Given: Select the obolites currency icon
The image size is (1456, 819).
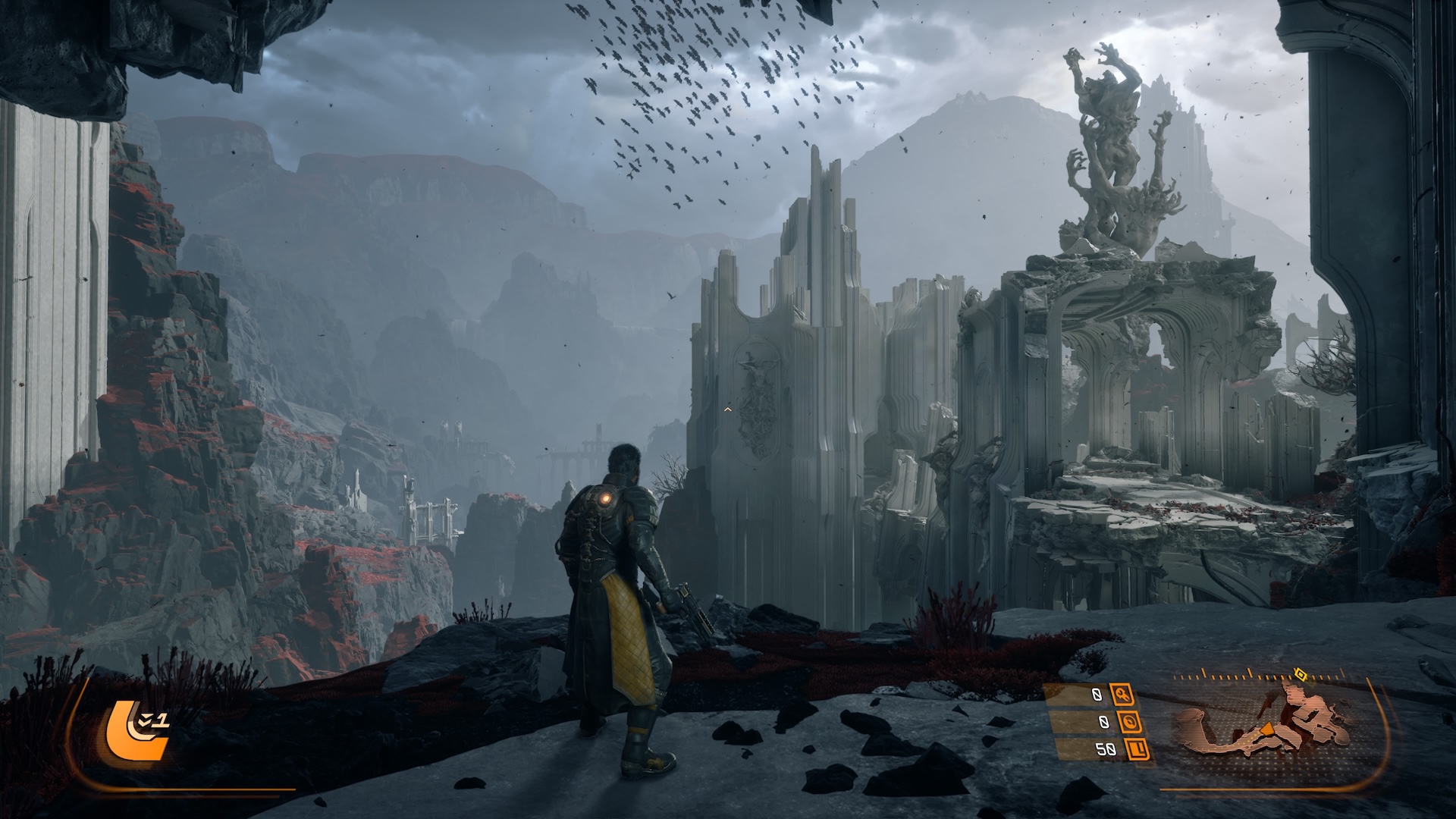Looking at the screenshot, I should (1137, 750).
